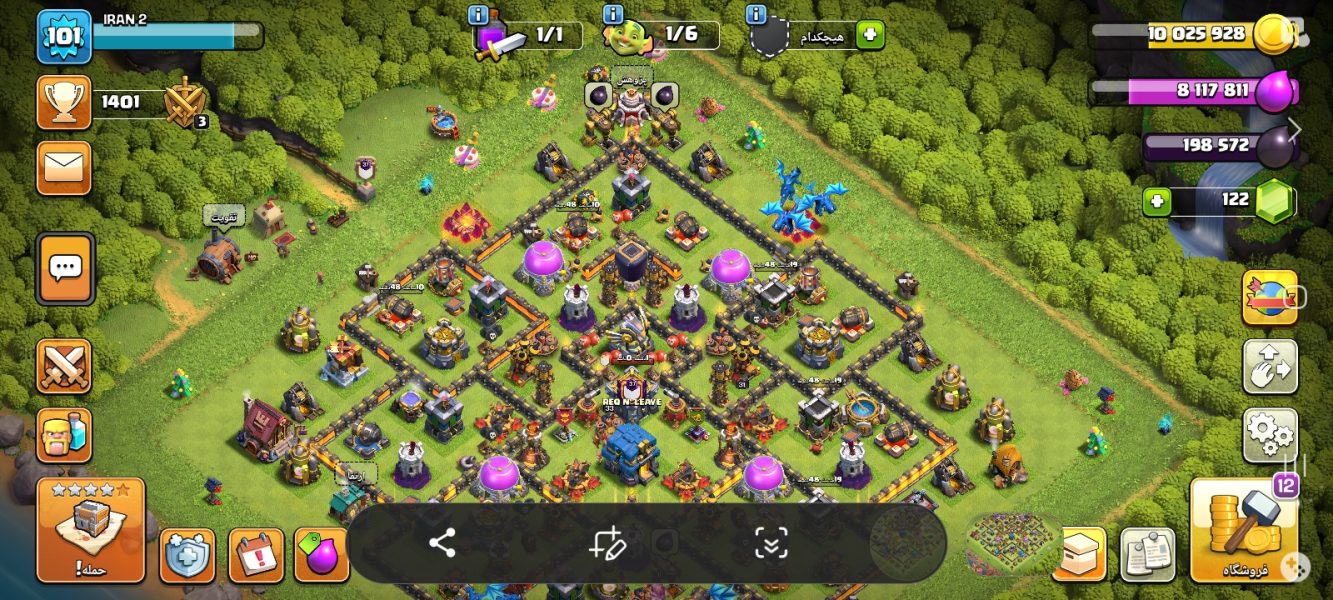Check the mail envelope inbox
The width and height of the screenshot is (1333, 600).
click(64, 167)
